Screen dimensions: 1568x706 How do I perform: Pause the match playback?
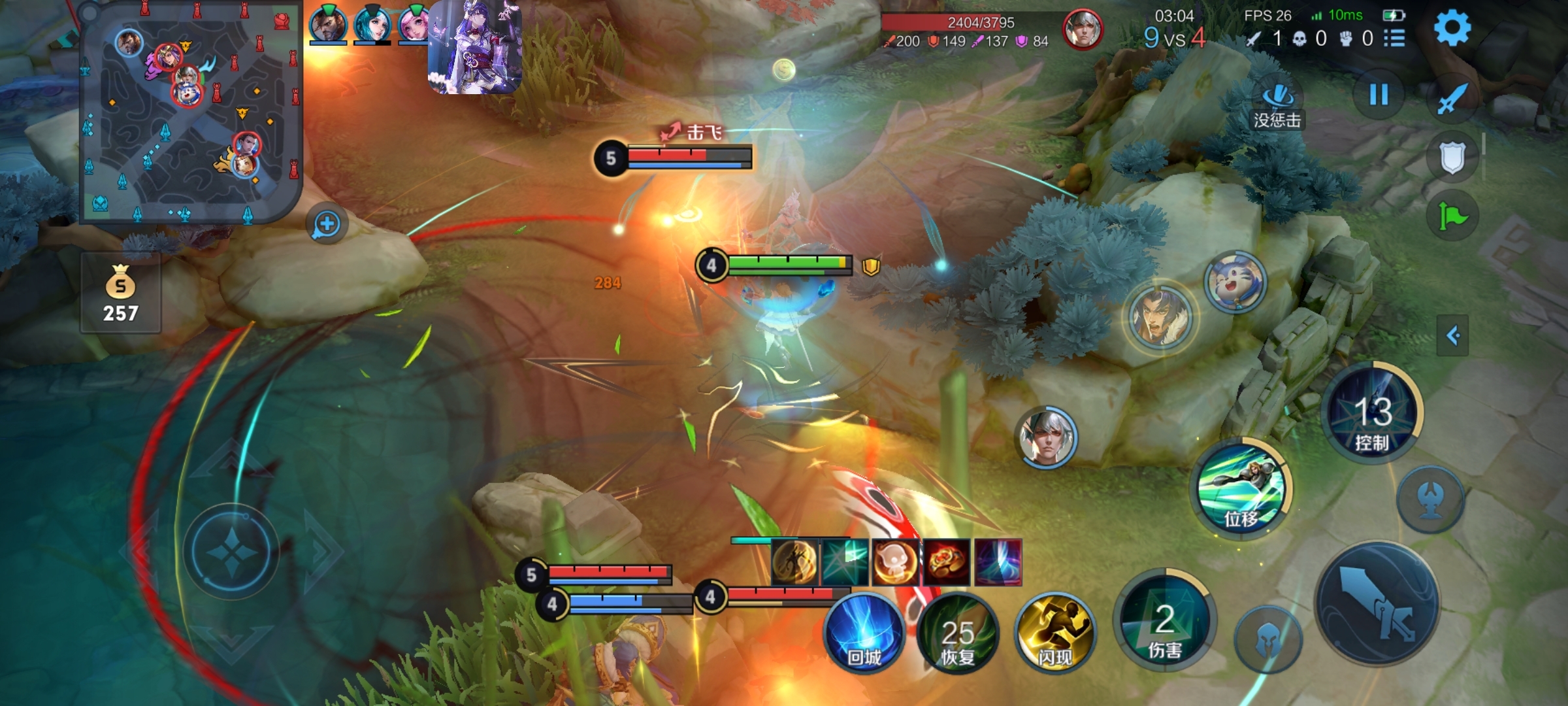click(x=1379, y=95)
